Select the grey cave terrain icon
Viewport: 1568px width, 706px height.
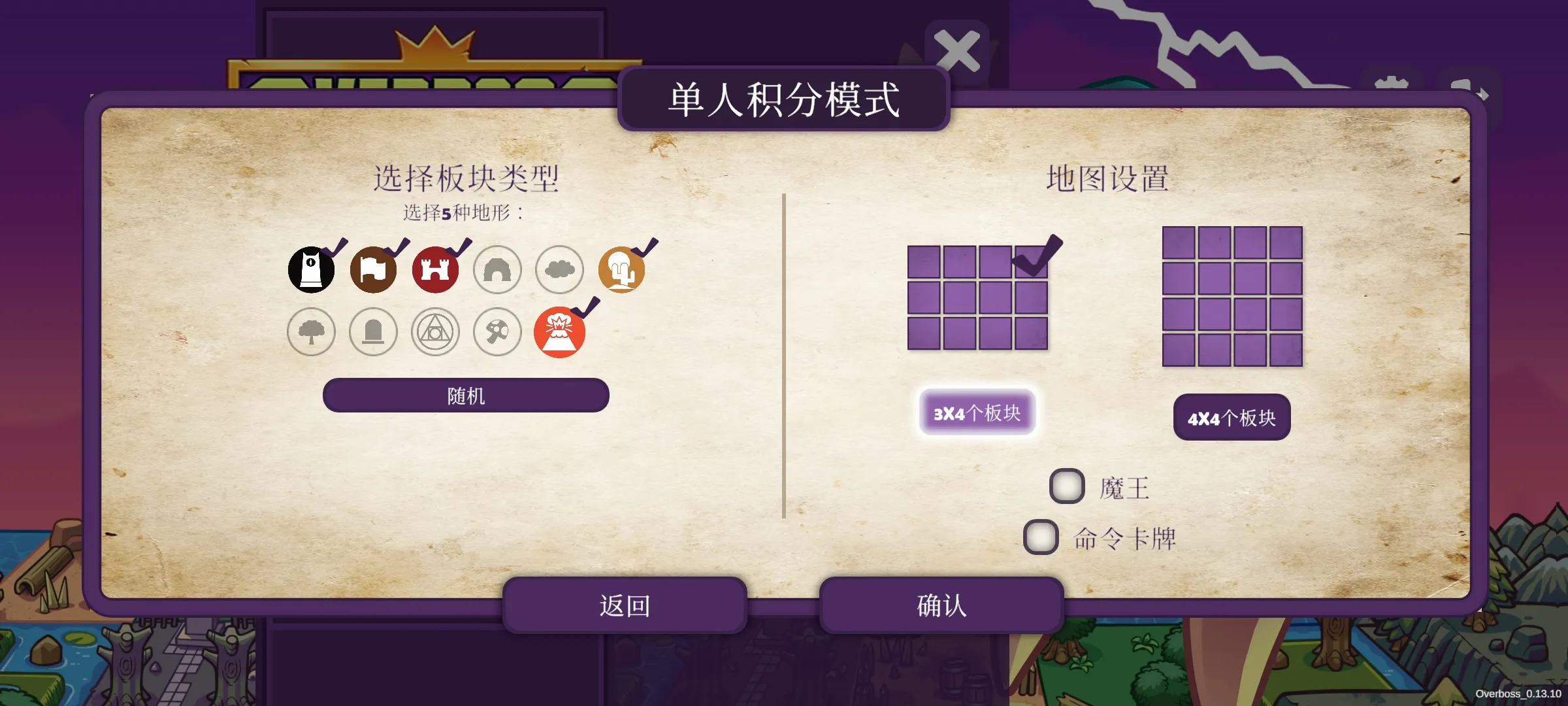pyautogui.click(x=497, y=270)
